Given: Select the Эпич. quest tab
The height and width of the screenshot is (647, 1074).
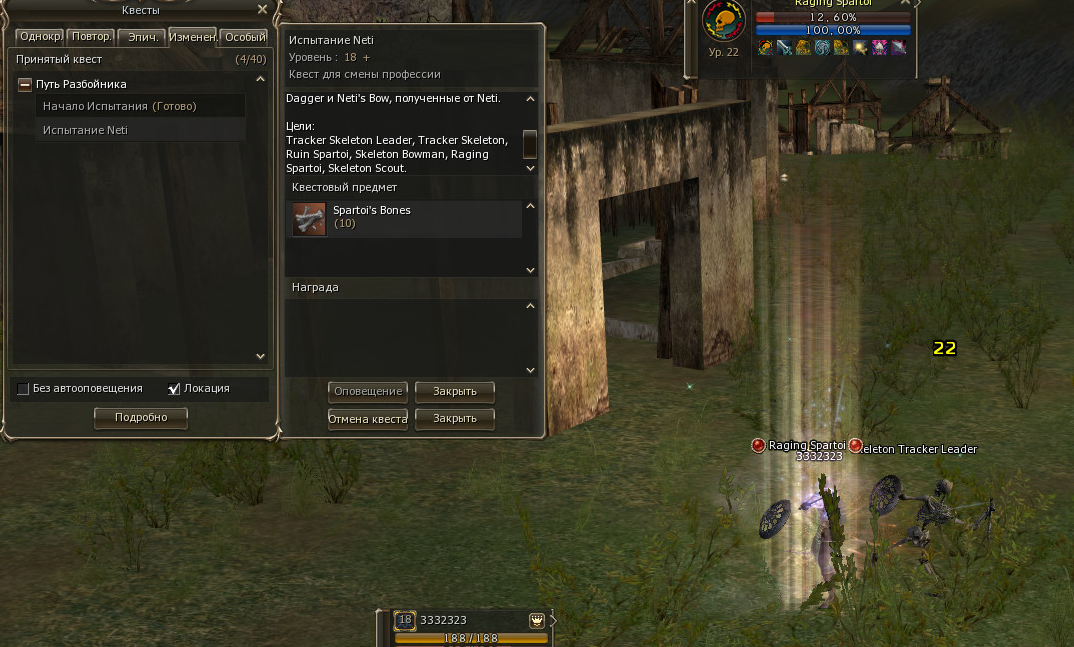Looking at the screenshot, I should coord(141,37).
